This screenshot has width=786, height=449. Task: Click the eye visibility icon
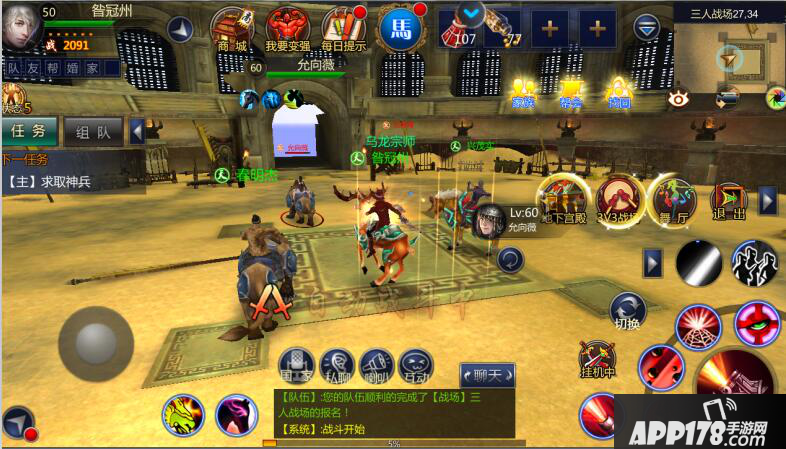(681, 98)
